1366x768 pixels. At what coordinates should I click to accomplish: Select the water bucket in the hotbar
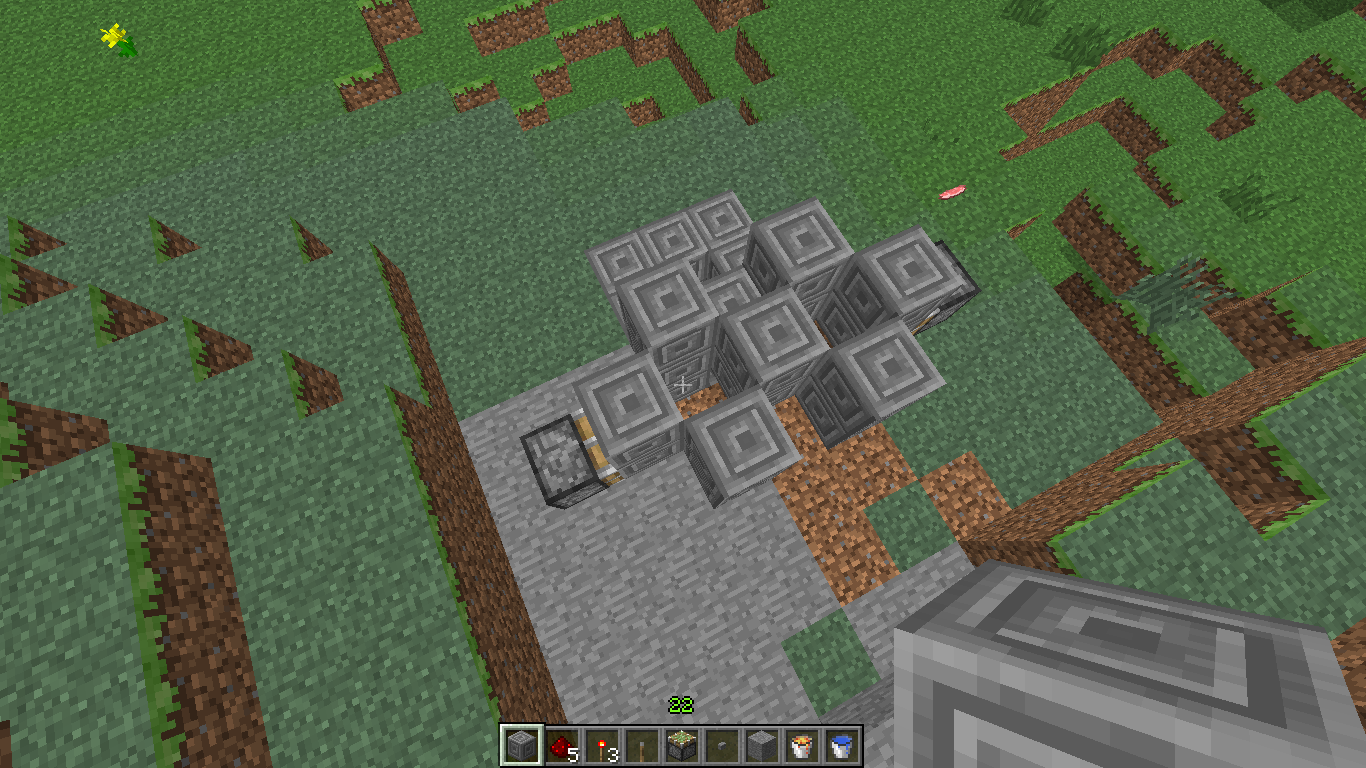pyautogui.click(x=841, y=746)
